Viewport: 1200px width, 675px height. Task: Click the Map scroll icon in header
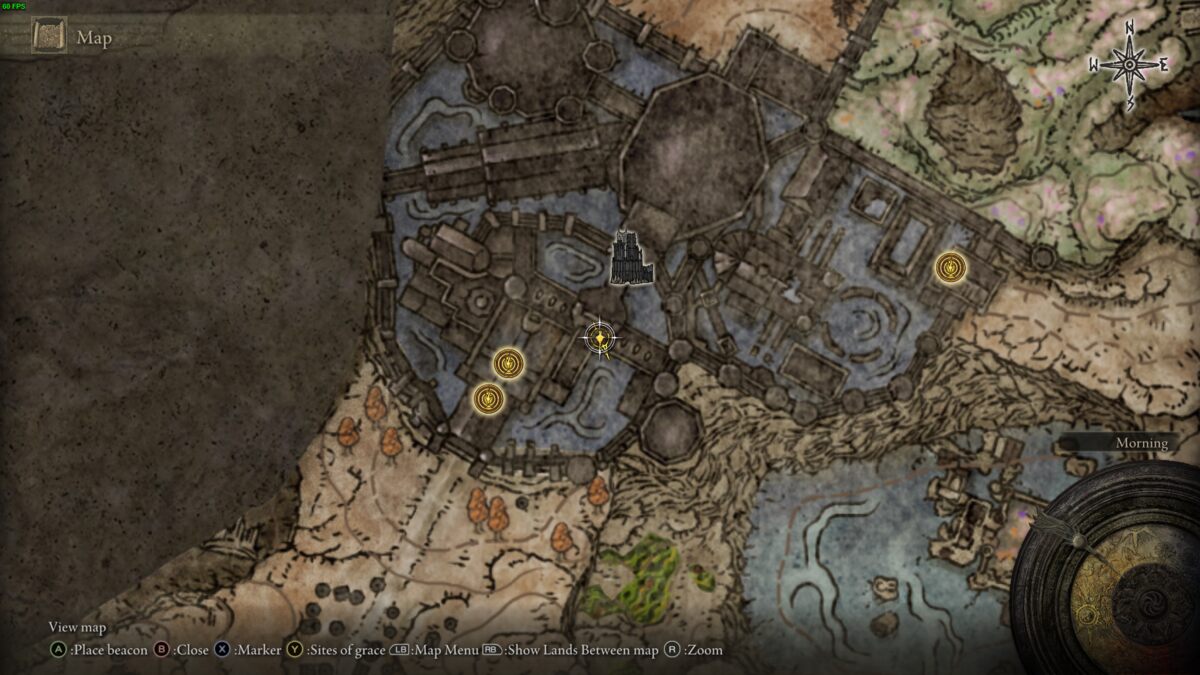(x=48, y=37)
